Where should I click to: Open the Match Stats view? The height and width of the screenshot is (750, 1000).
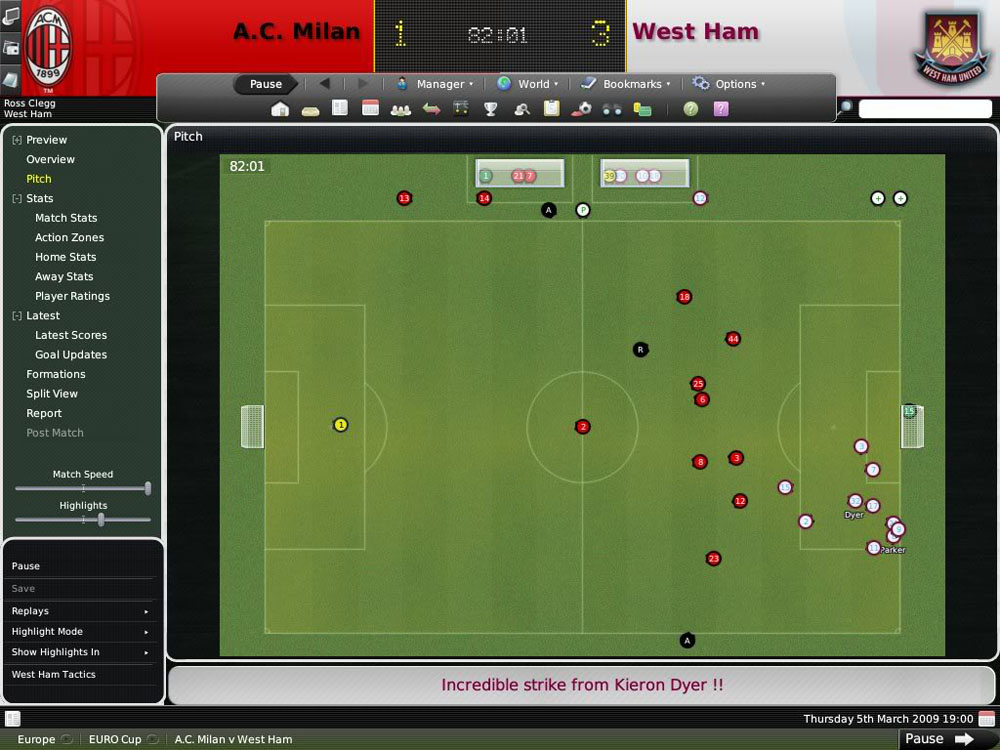point(66,218)
